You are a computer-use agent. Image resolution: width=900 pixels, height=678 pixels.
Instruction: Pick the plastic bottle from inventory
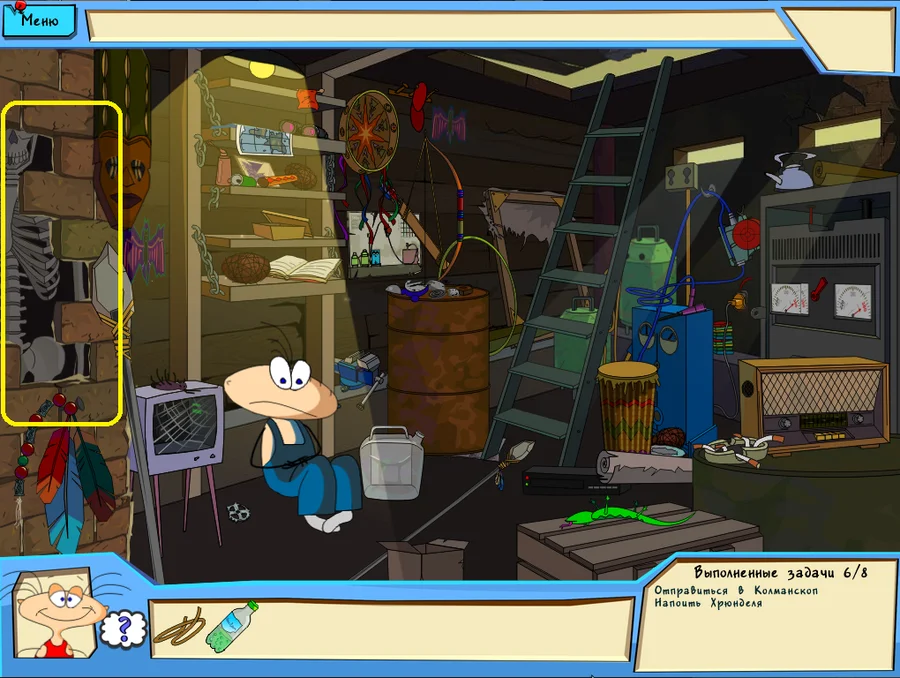point(231,625)
